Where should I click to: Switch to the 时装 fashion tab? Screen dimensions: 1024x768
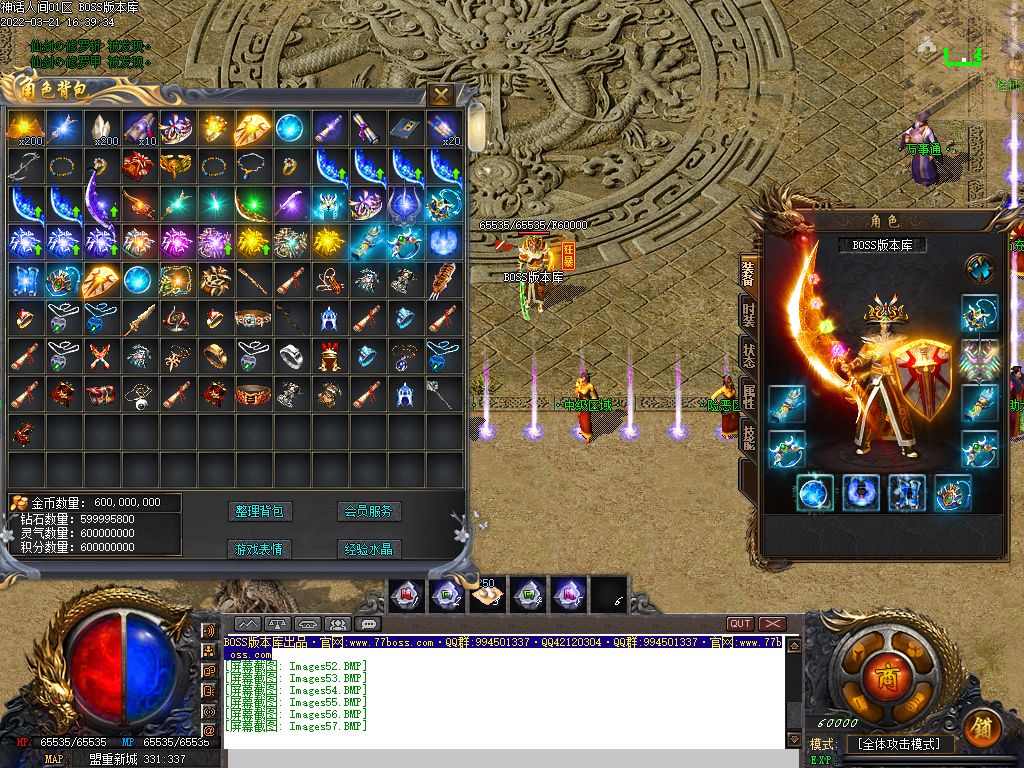748,315
